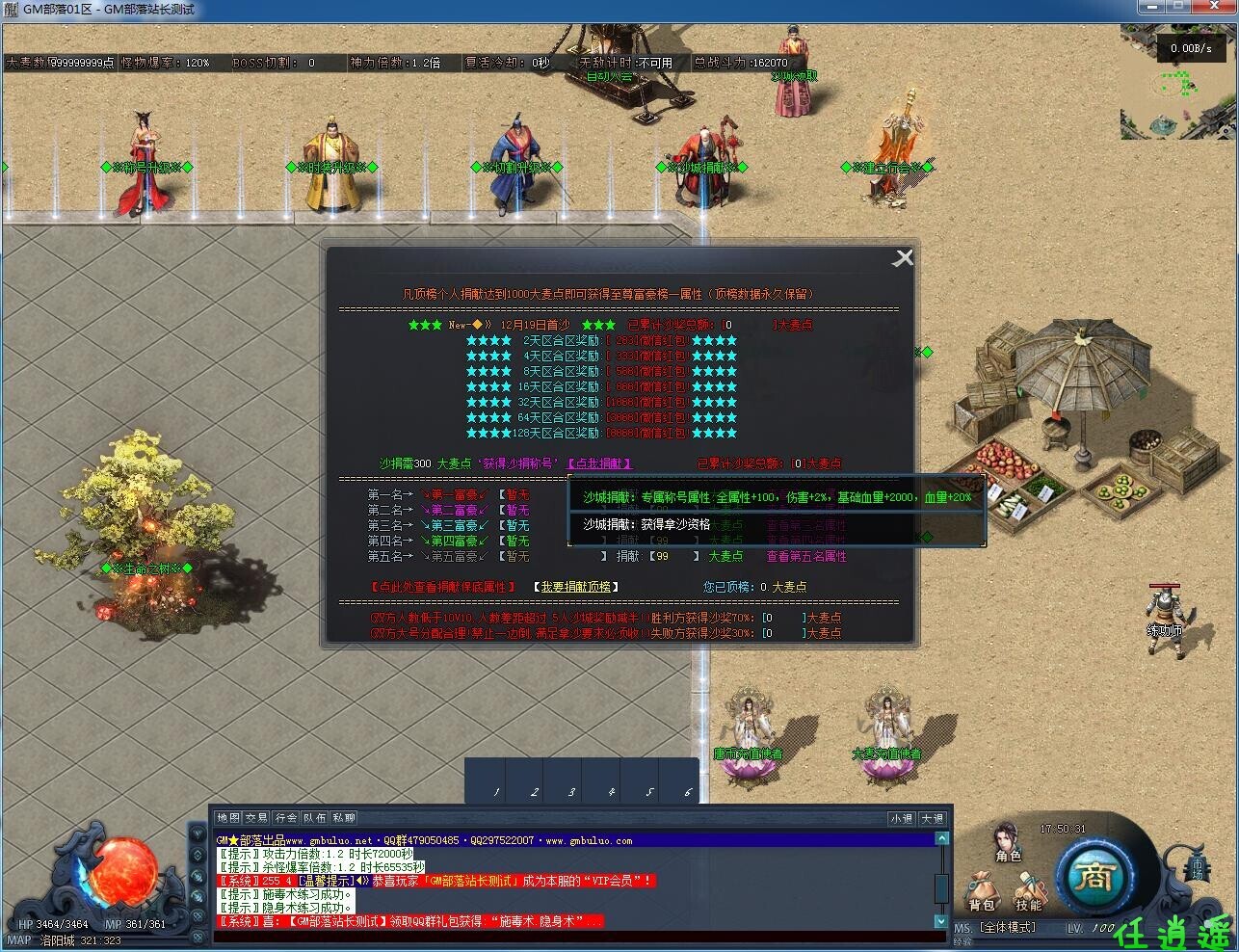
Task: Open the 市场 market signboard icon
Action: pyautogui.click(x=1197, y=867)
